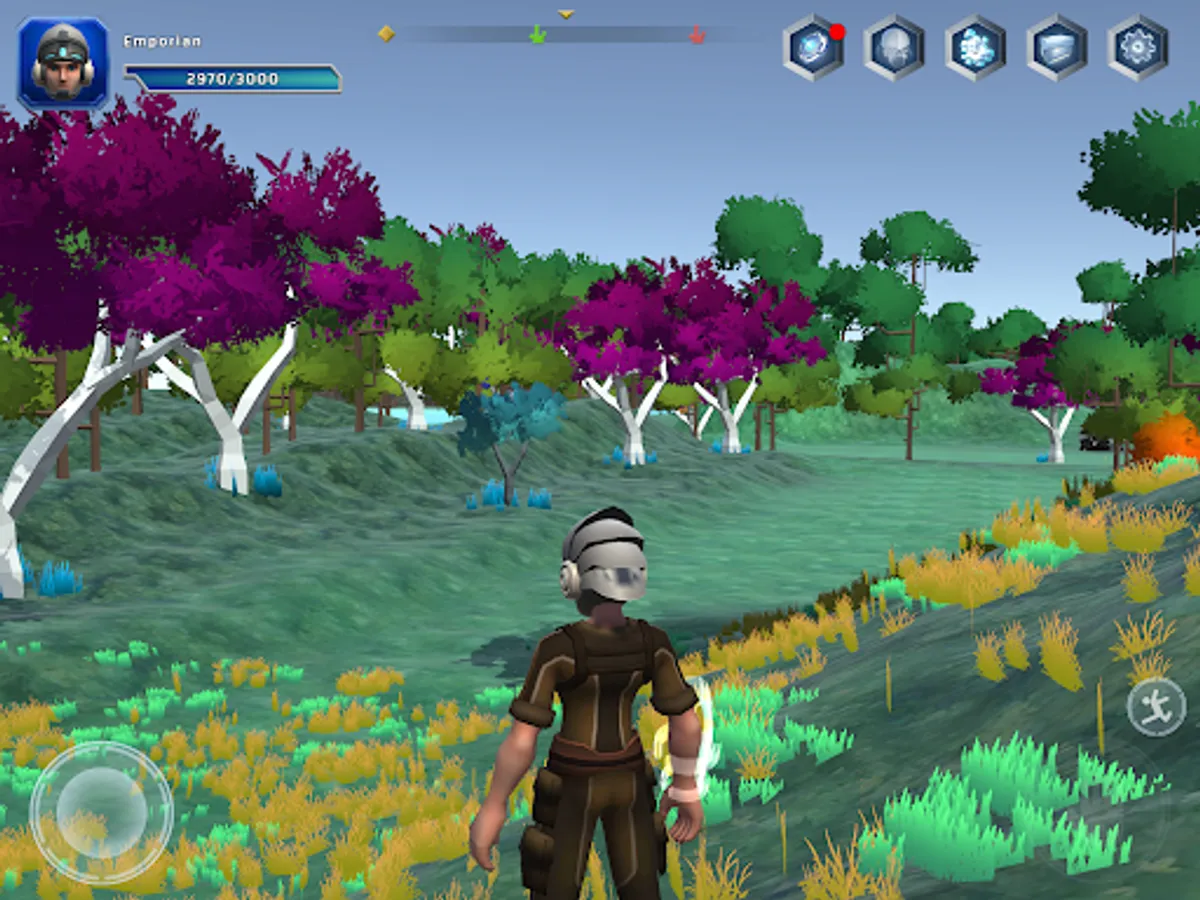Open the skull hexagon icon

click(x=894, y=48)
